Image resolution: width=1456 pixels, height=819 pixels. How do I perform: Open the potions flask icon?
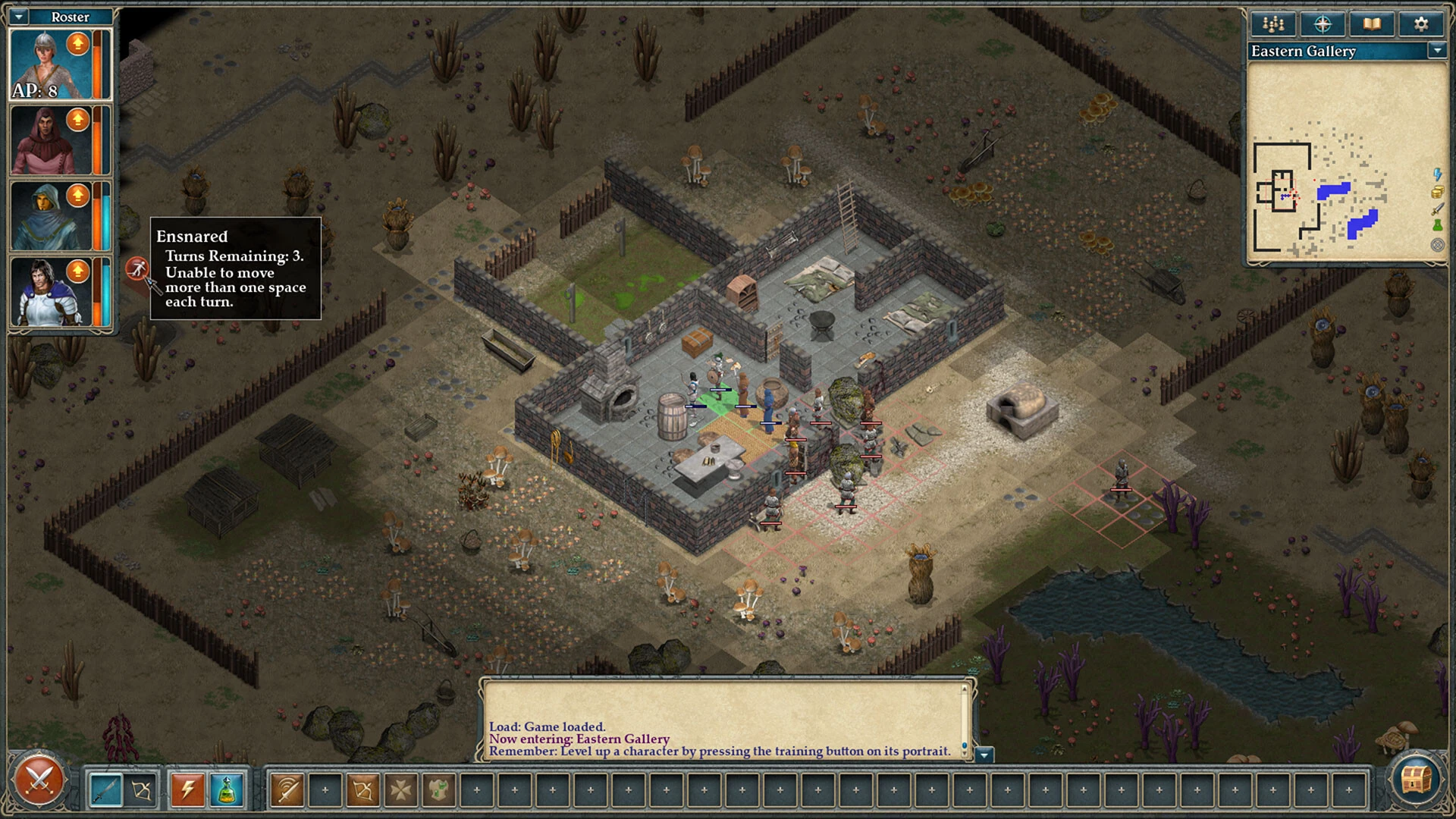[x=226, y=789]
